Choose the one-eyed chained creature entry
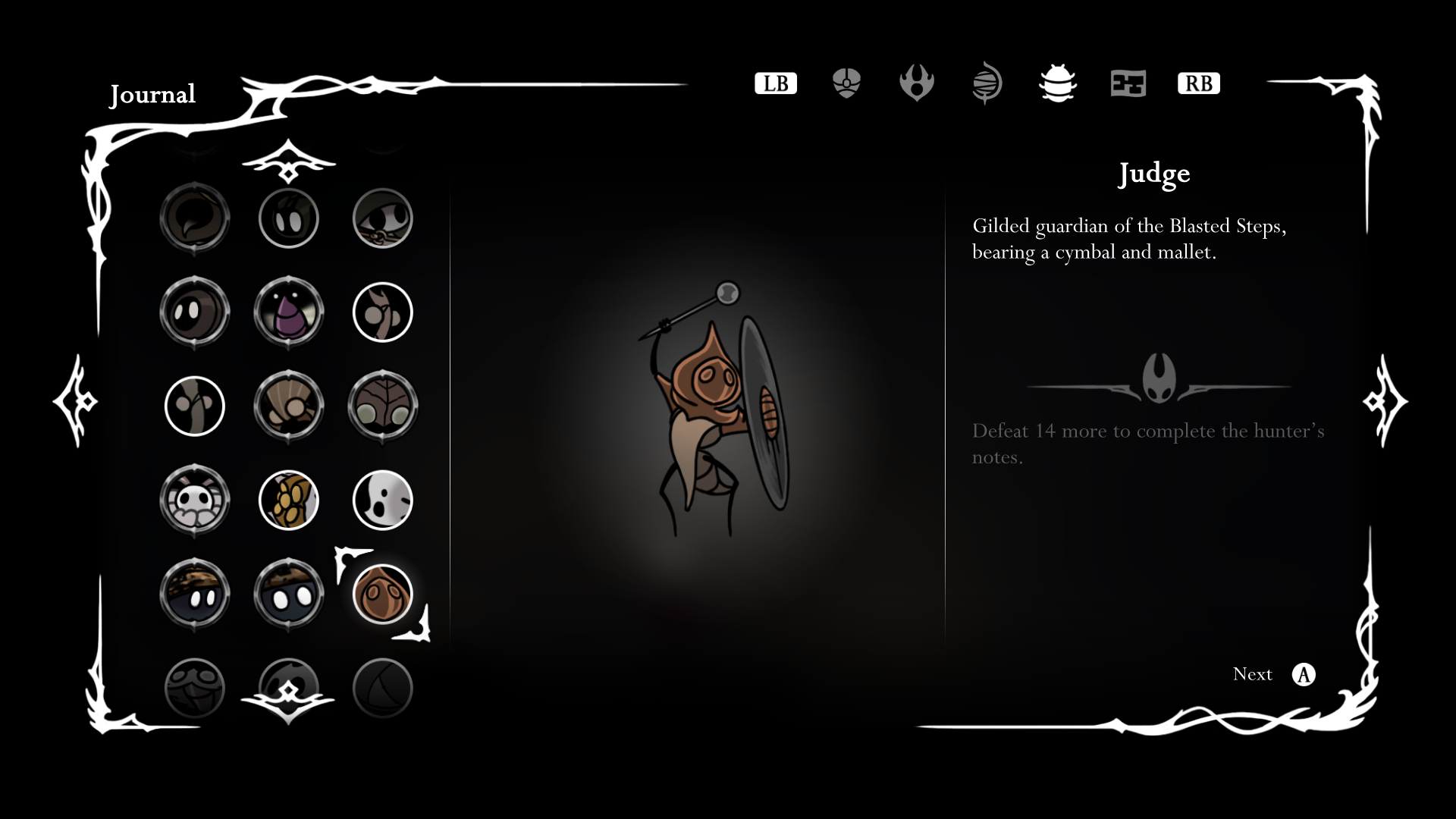 point(382,218)
